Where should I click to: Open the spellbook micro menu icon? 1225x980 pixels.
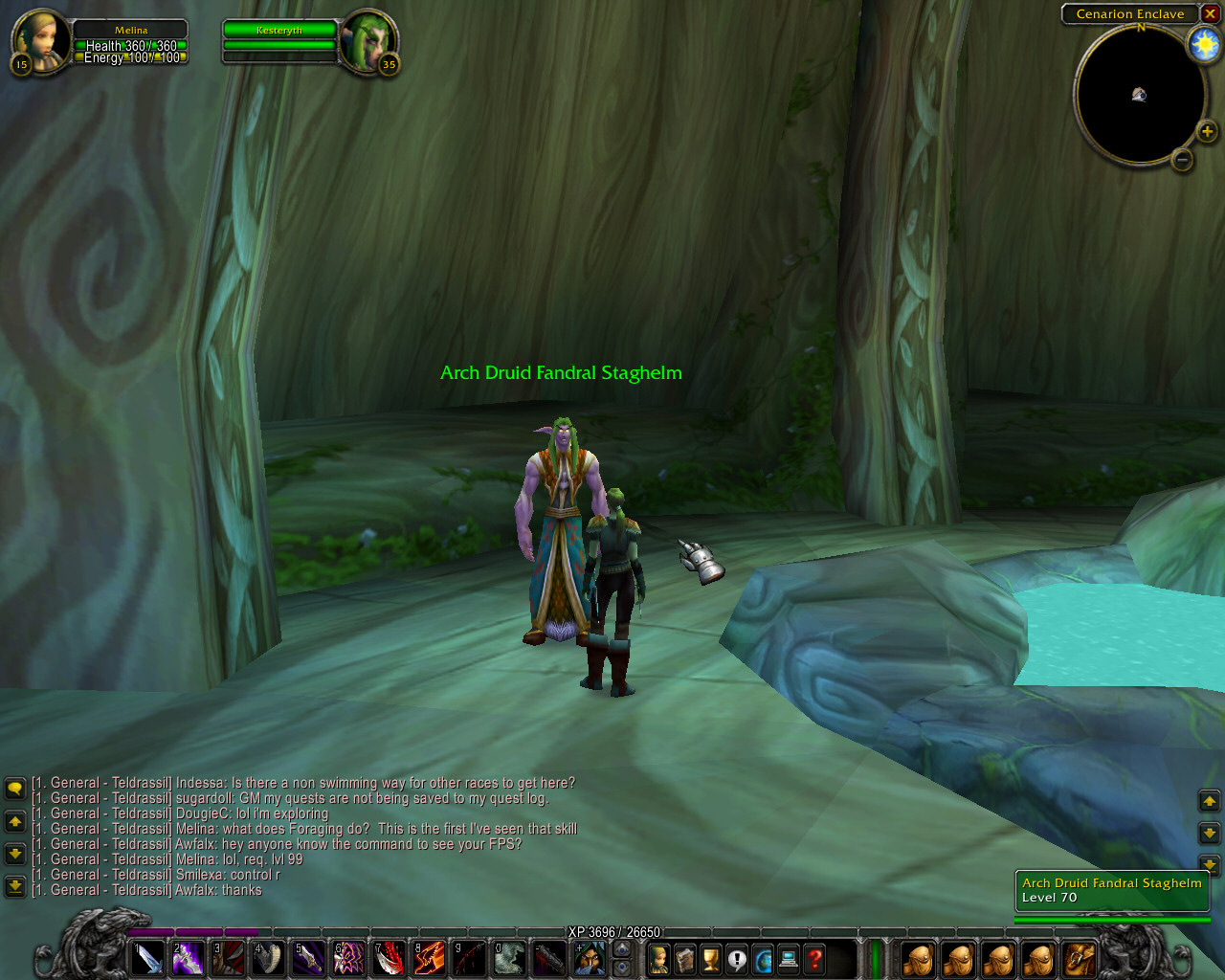point(682,957)
